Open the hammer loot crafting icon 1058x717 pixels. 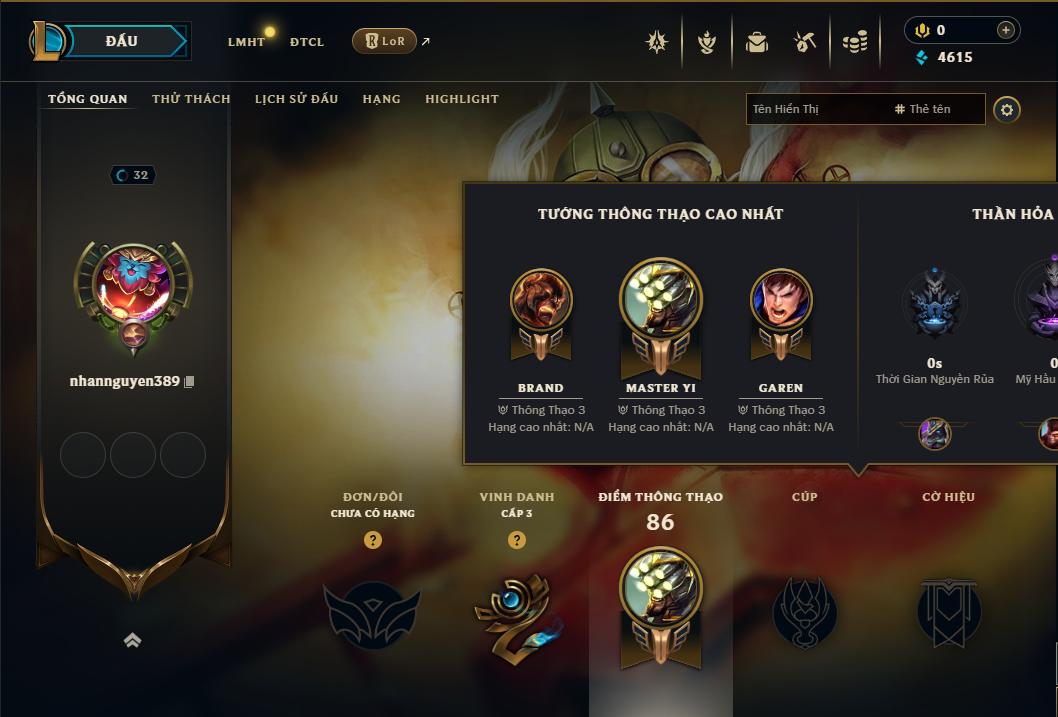tap(805, 42)
